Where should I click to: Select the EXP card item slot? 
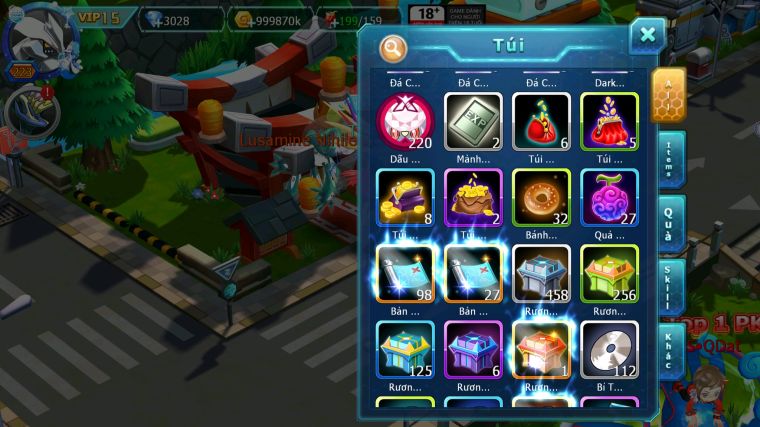click(x=474, y=122)
